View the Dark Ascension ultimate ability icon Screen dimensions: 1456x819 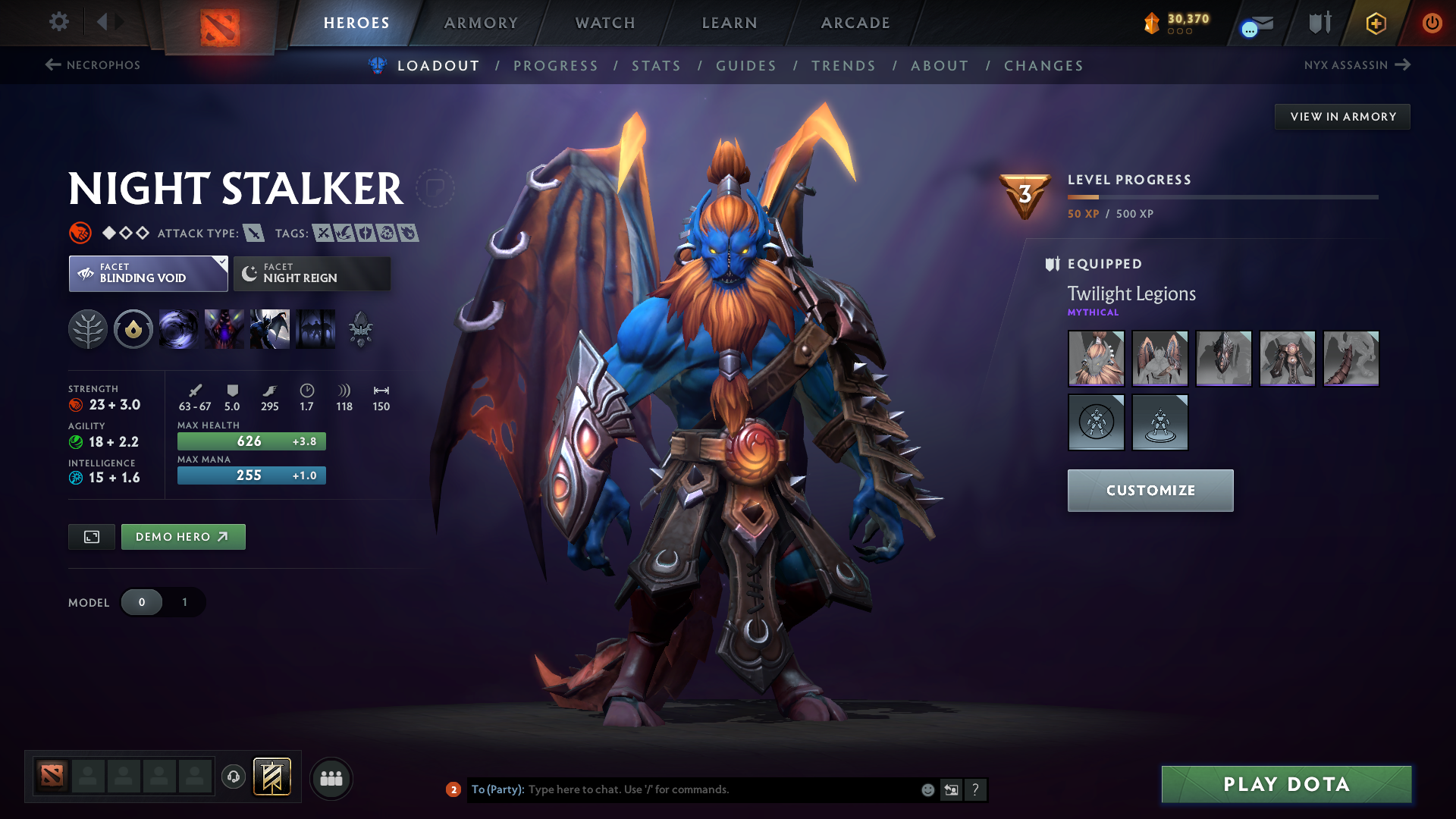315,329
